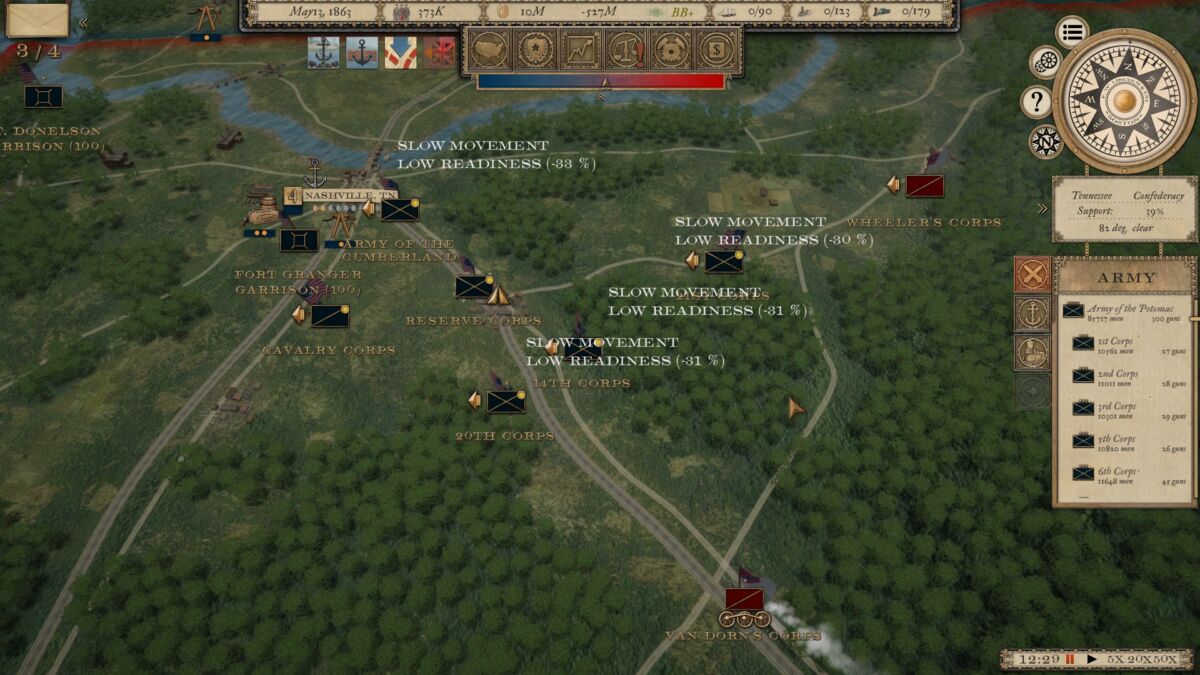Viewport: 1200px width, 675px height.
Task: Open the United States map panel
Action: pos(489,49)
